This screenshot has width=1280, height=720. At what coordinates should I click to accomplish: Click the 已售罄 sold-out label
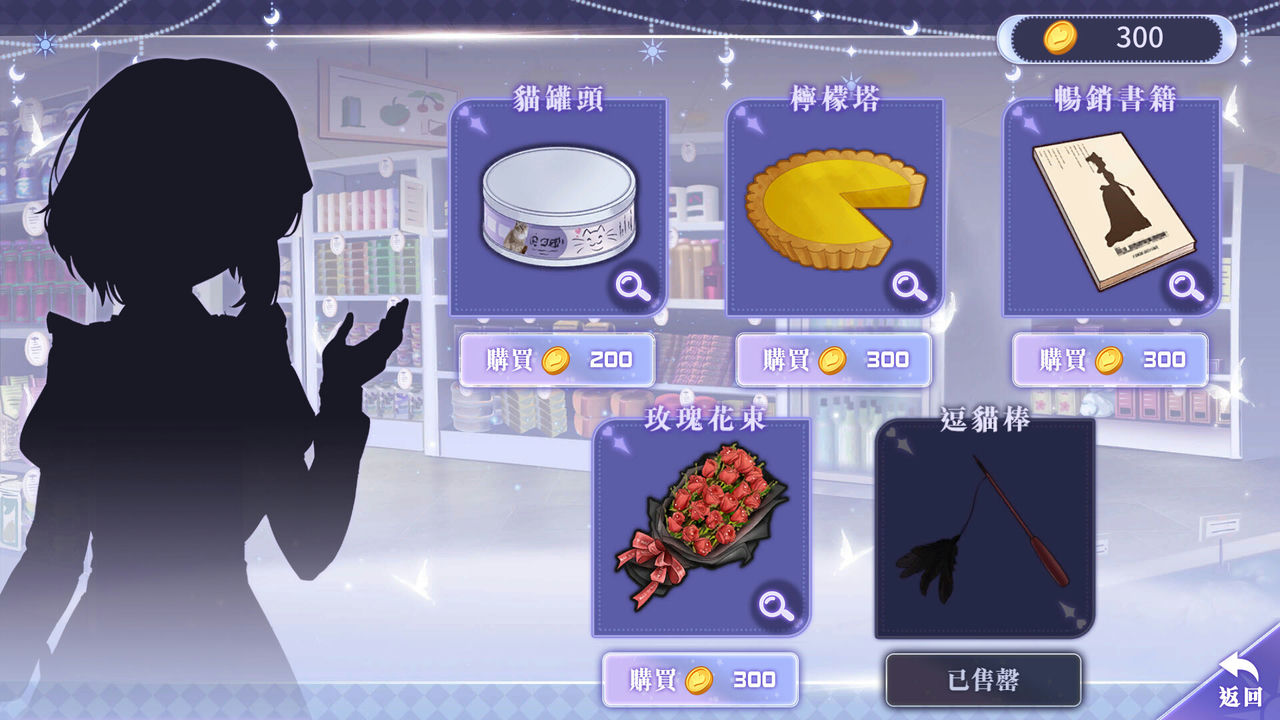[981, 678]
